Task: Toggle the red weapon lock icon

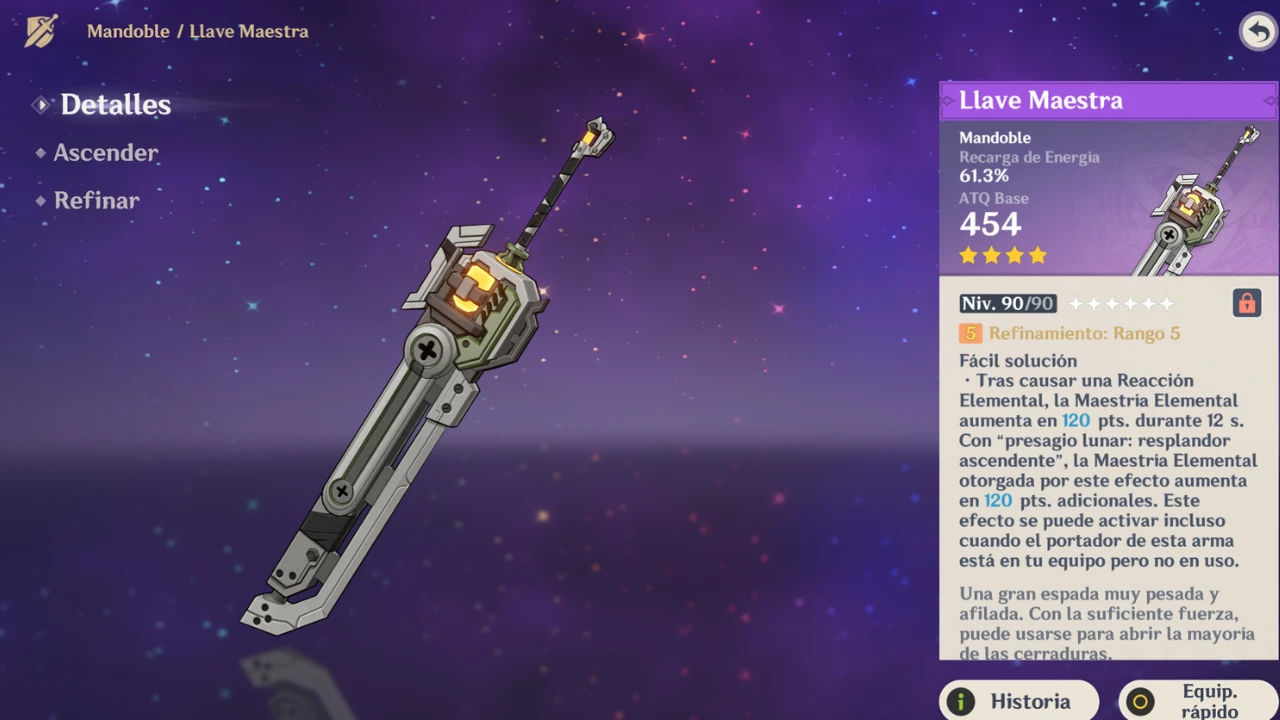Action: tap(1246, 303)
